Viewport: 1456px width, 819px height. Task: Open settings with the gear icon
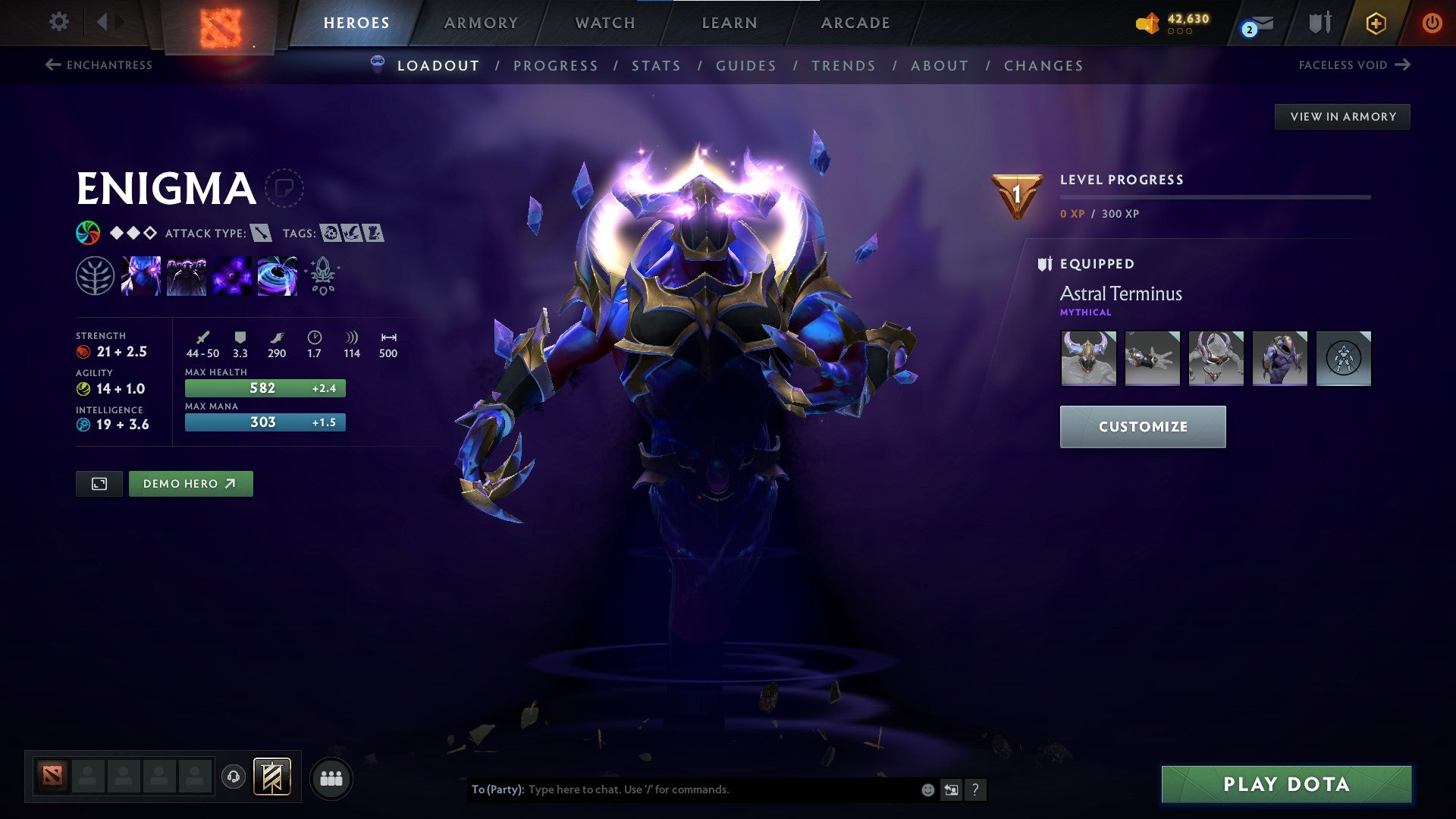[x=58, y=22]
